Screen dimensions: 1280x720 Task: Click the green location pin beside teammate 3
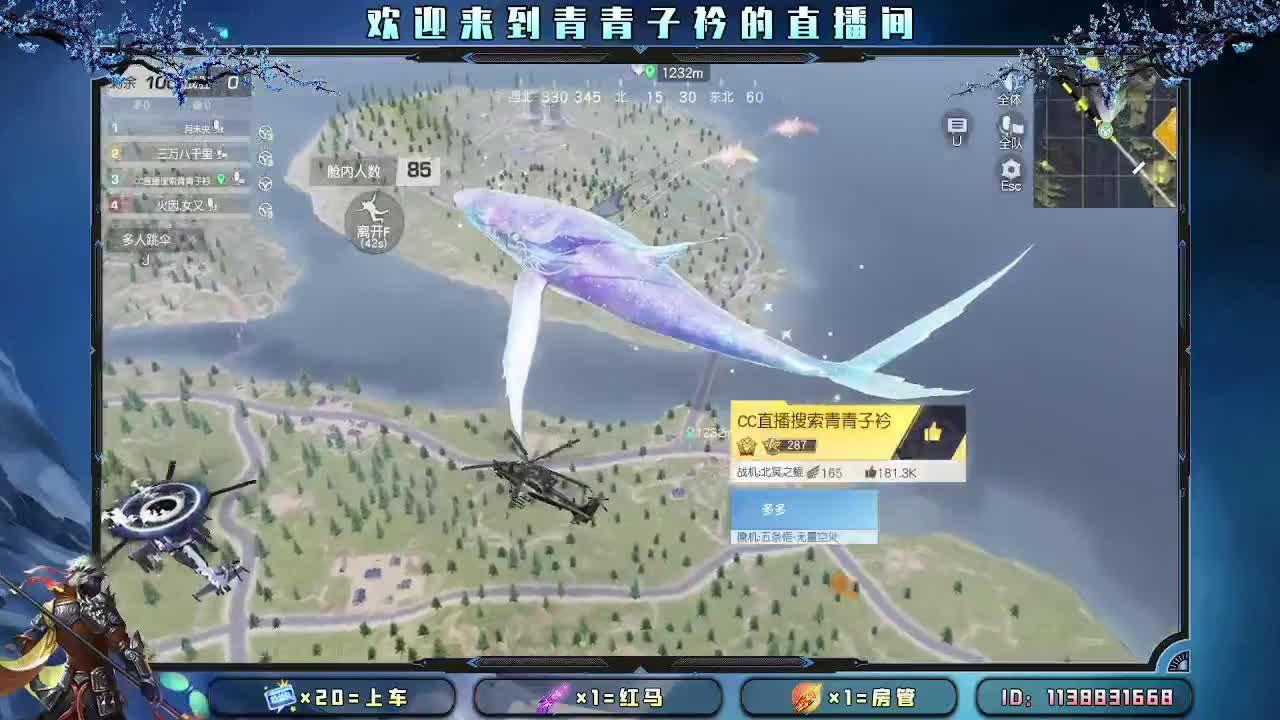(221, 180)
